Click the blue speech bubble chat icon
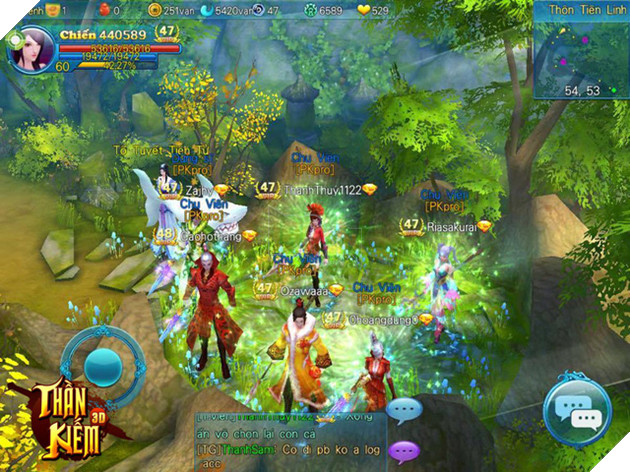This screenshot has width=630, height=472. pos(404,410)
